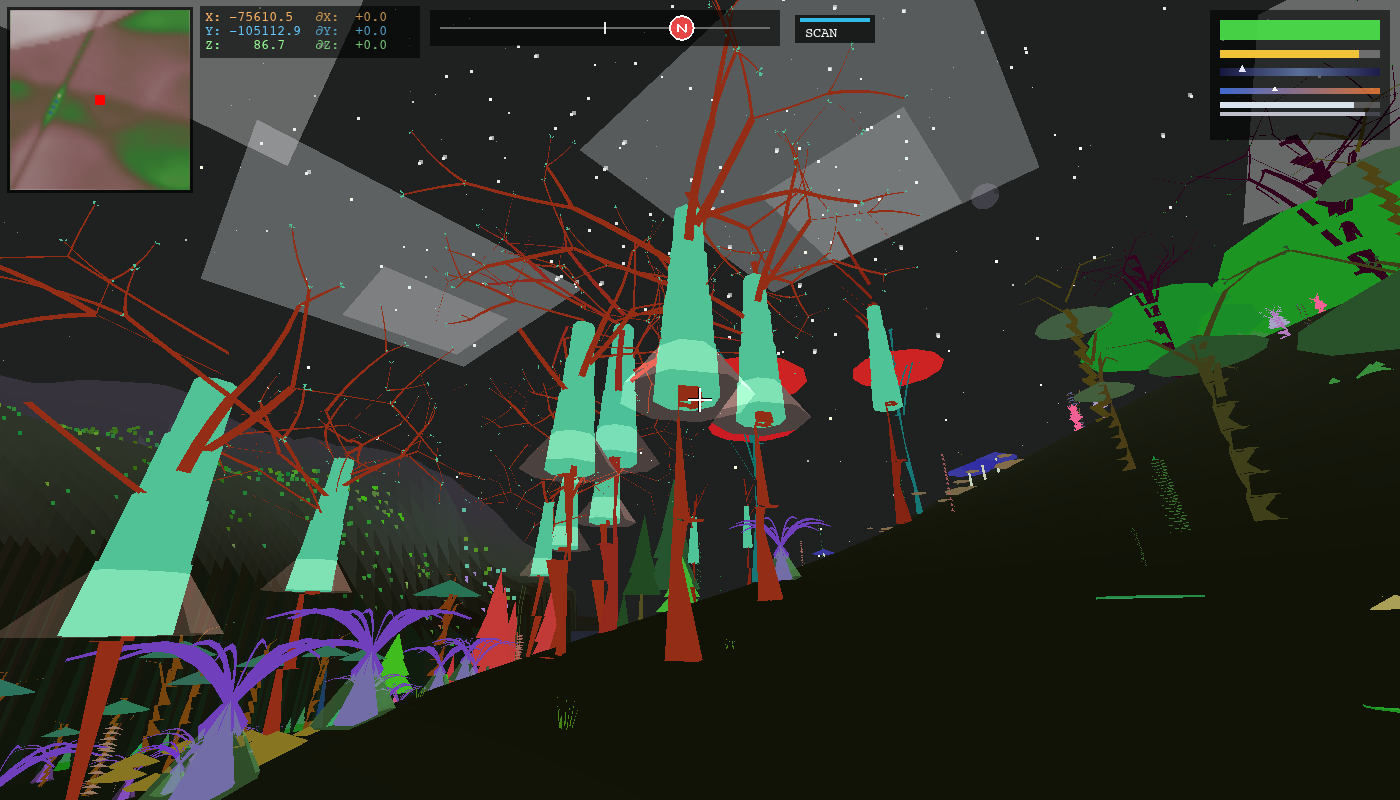Click the tick mark on the compass bearing bar
Screen dimensions: 1400x800
(604, 28)
